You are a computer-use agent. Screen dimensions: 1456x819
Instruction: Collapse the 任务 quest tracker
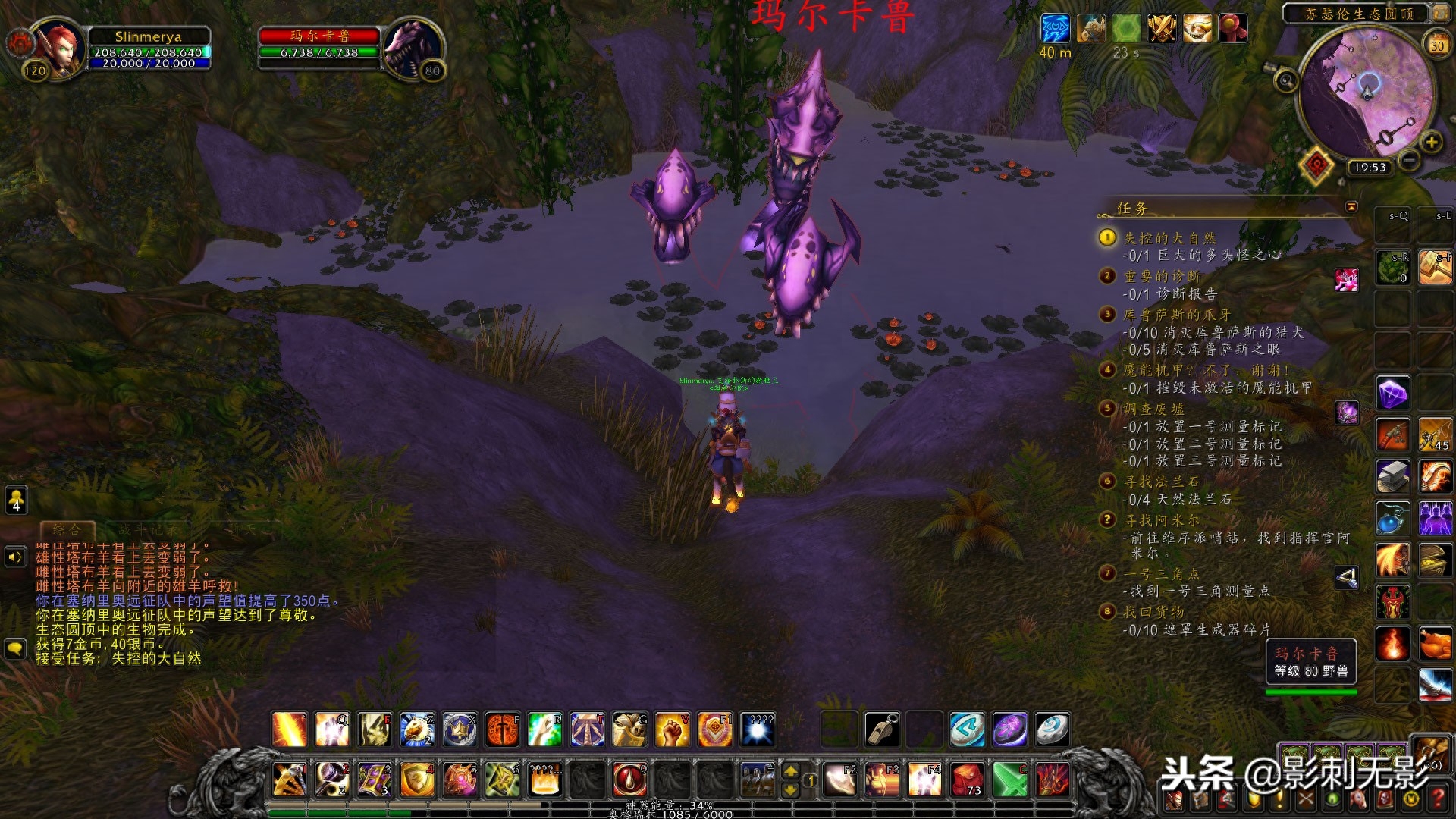click(x=1351, y=207)
